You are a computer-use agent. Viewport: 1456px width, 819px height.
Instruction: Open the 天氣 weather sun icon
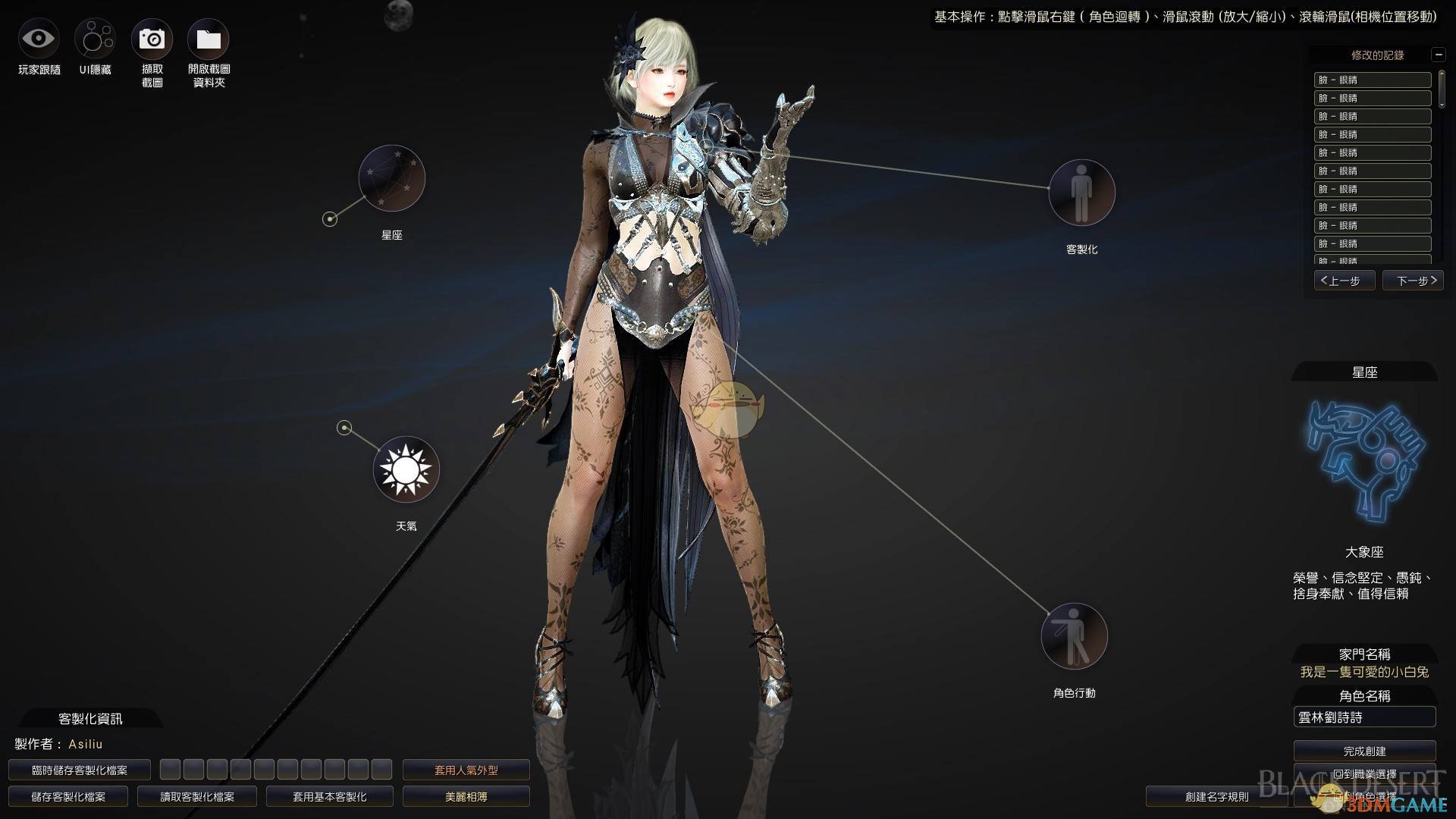pyautogui.click(x=406, y=469)
